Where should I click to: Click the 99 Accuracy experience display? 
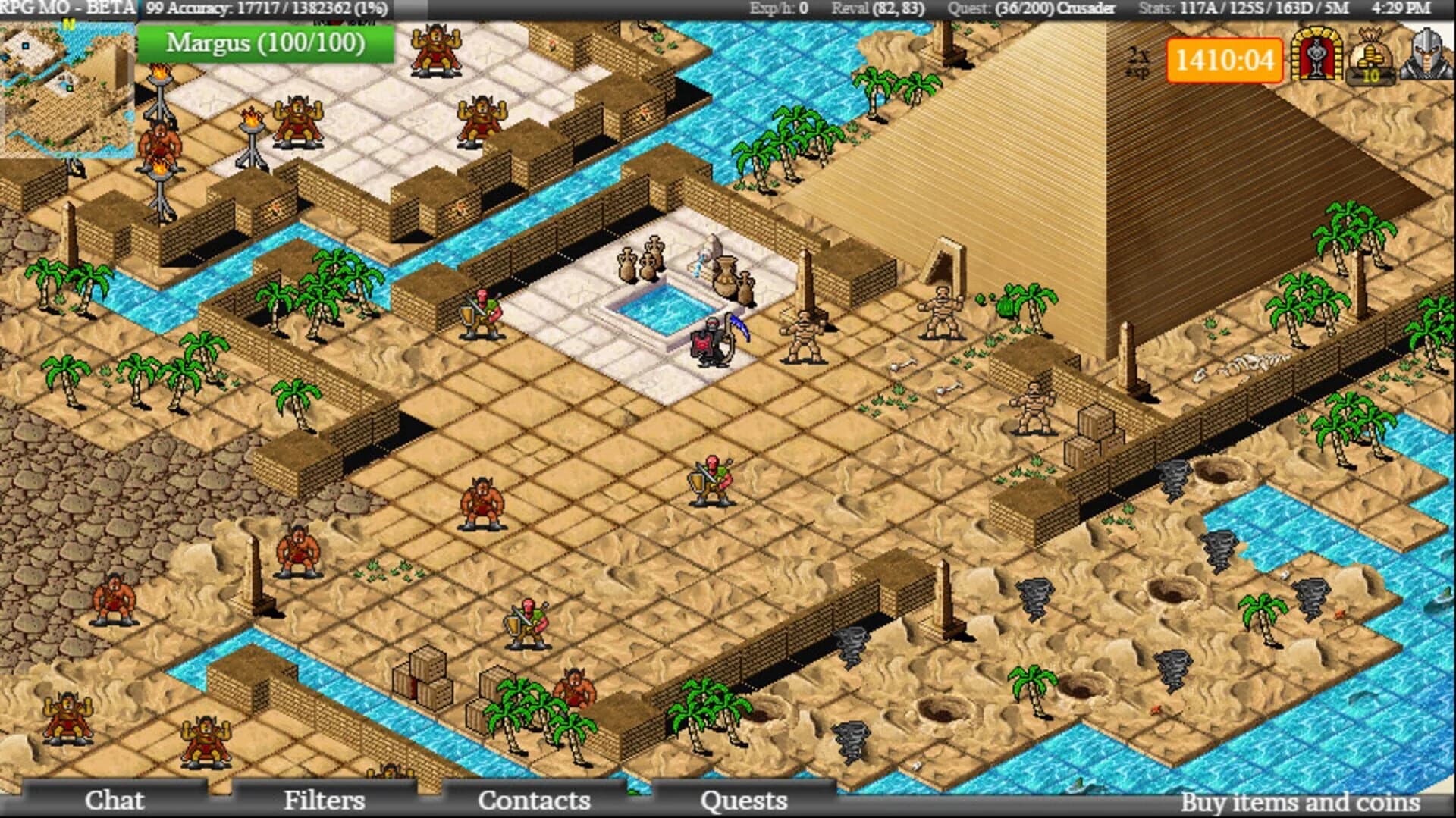click(x=265, y=9)
